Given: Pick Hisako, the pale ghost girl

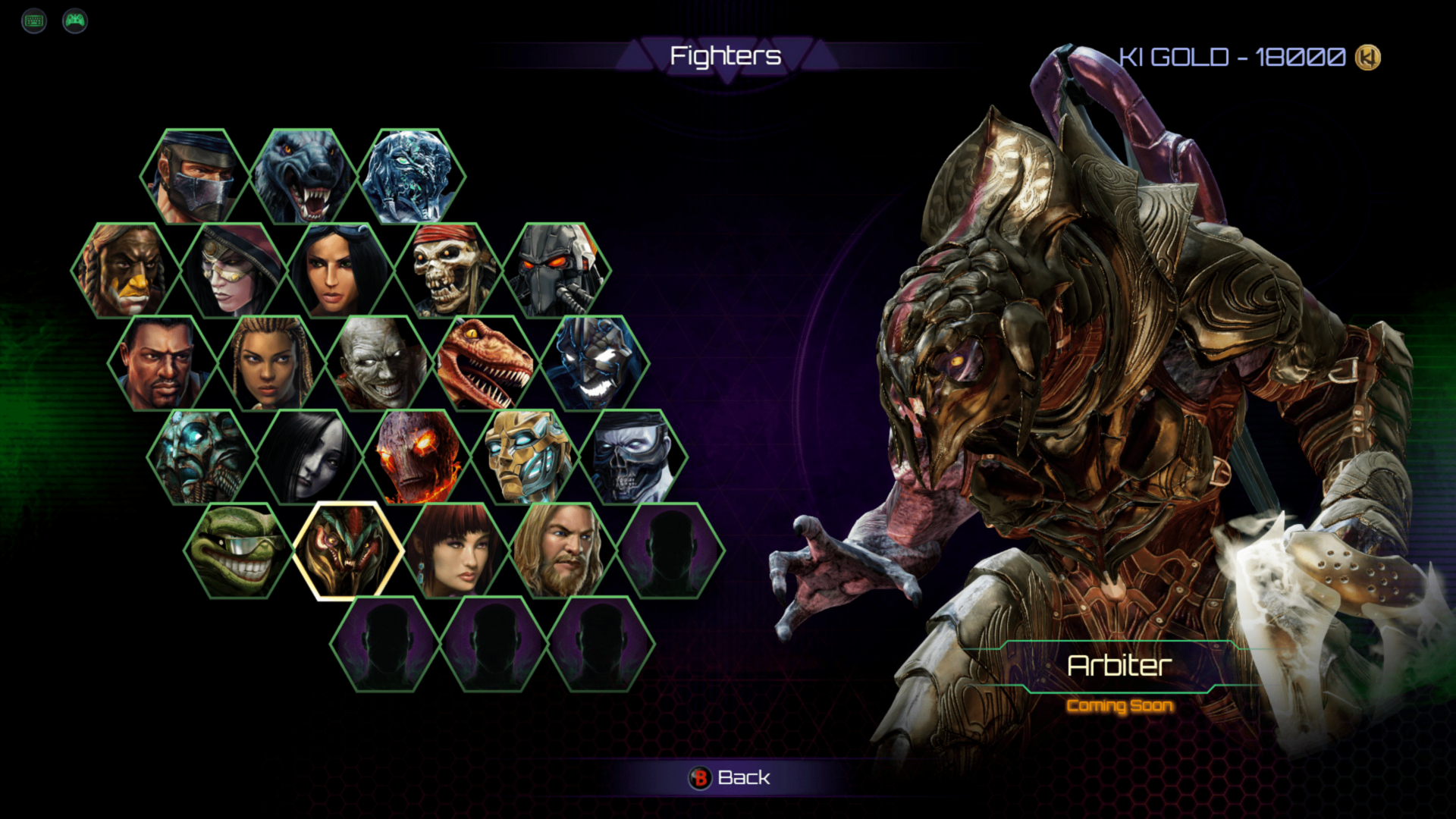Looking at the screenshot, I should 309,457.
